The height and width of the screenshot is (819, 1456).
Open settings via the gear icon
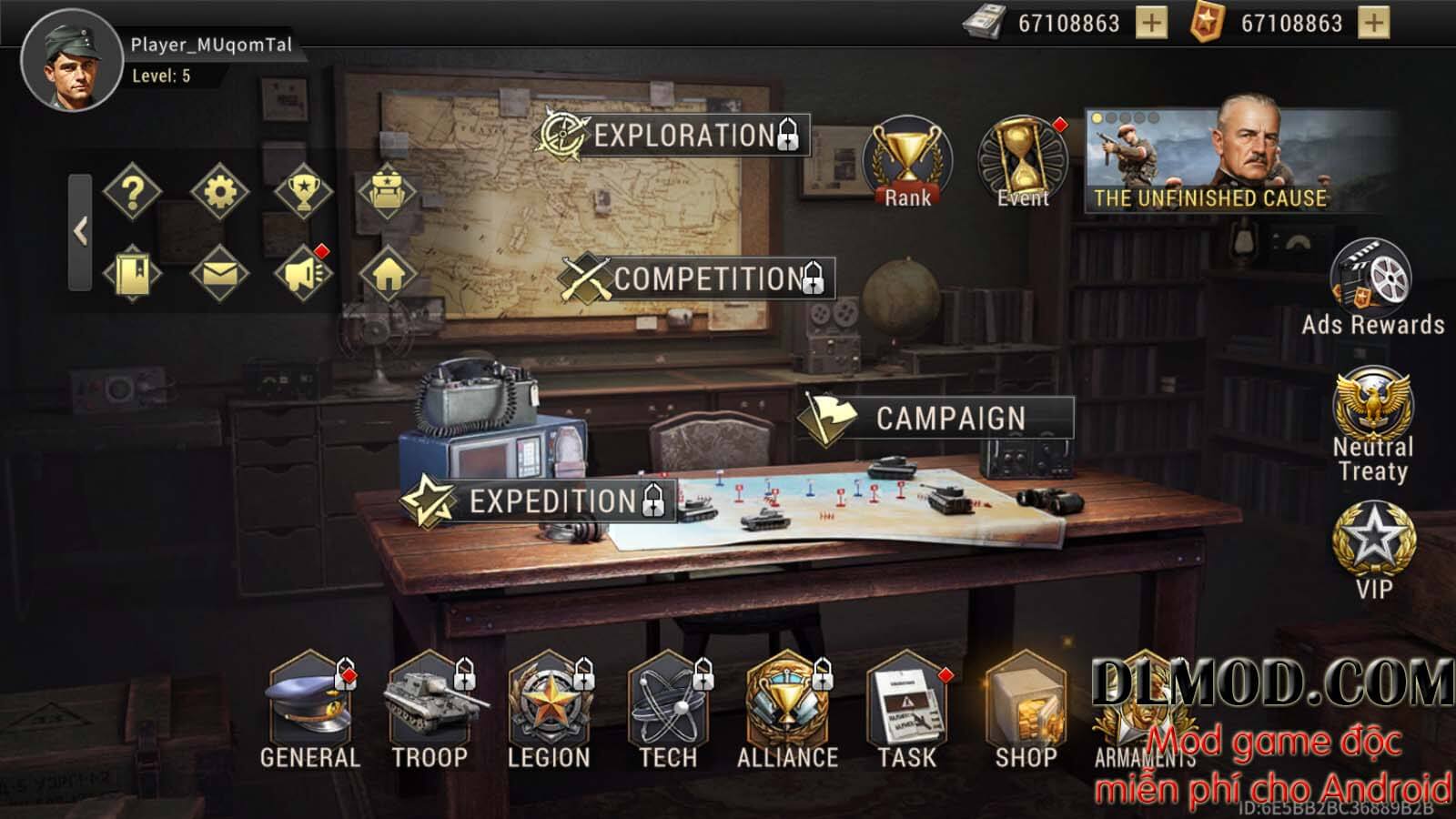coord(219,192)
